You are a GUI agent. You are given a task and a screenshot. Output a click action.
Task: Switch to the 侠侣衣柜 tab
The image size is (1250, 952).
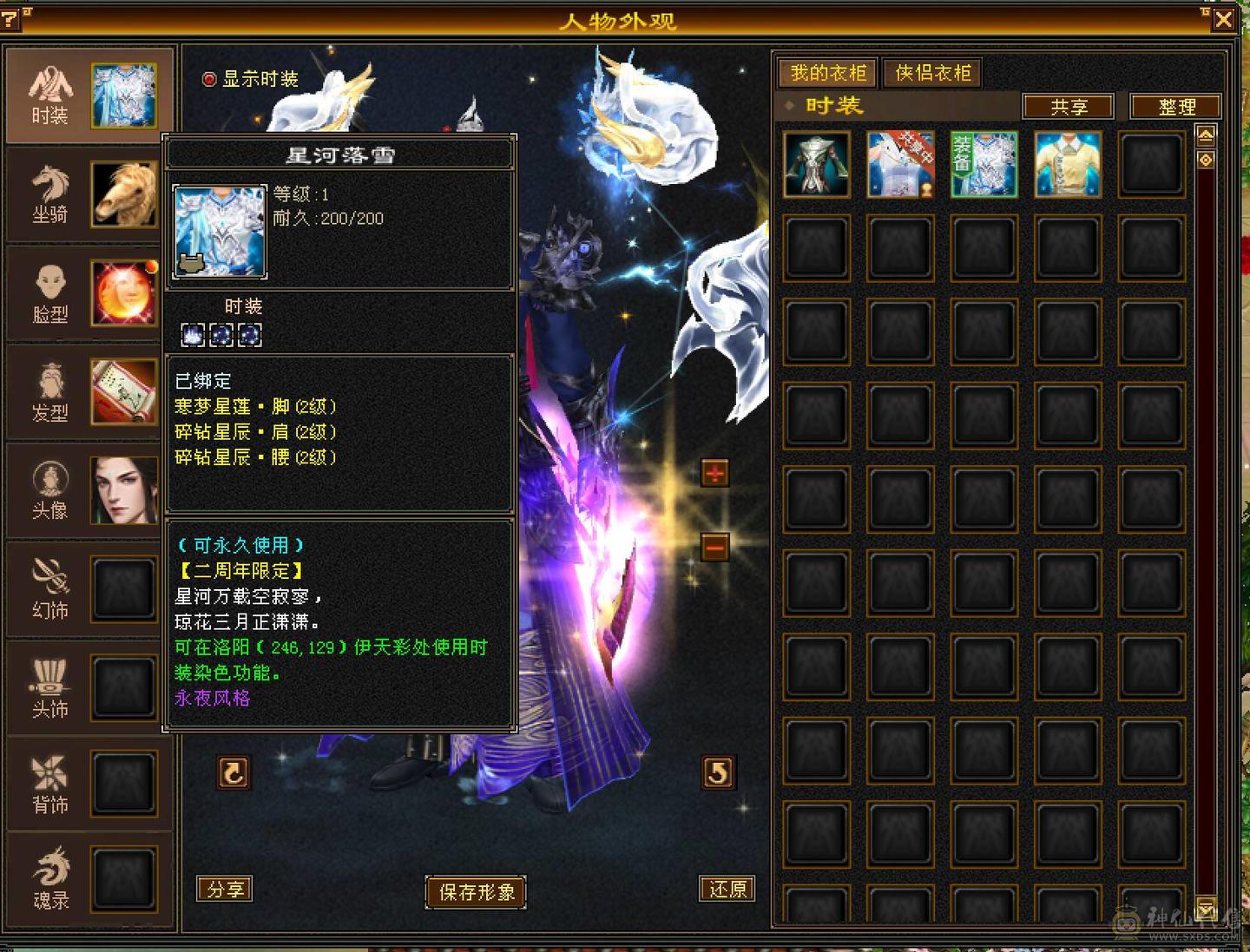[x=931, y=73]
